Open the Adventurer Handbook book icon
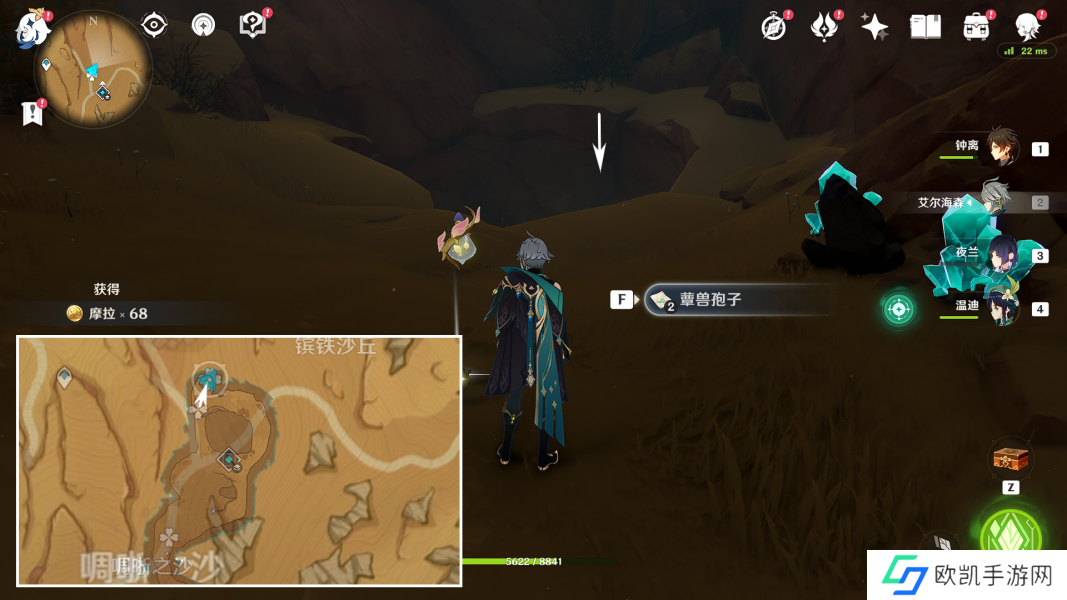 (x=925, y=27)
